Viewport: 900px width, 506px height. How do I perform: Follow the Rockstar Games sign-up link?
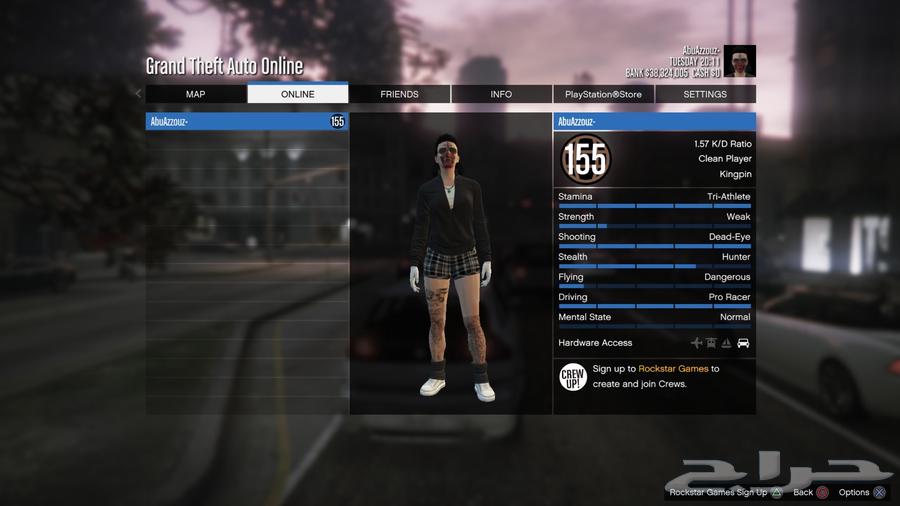tap(673, 369)
